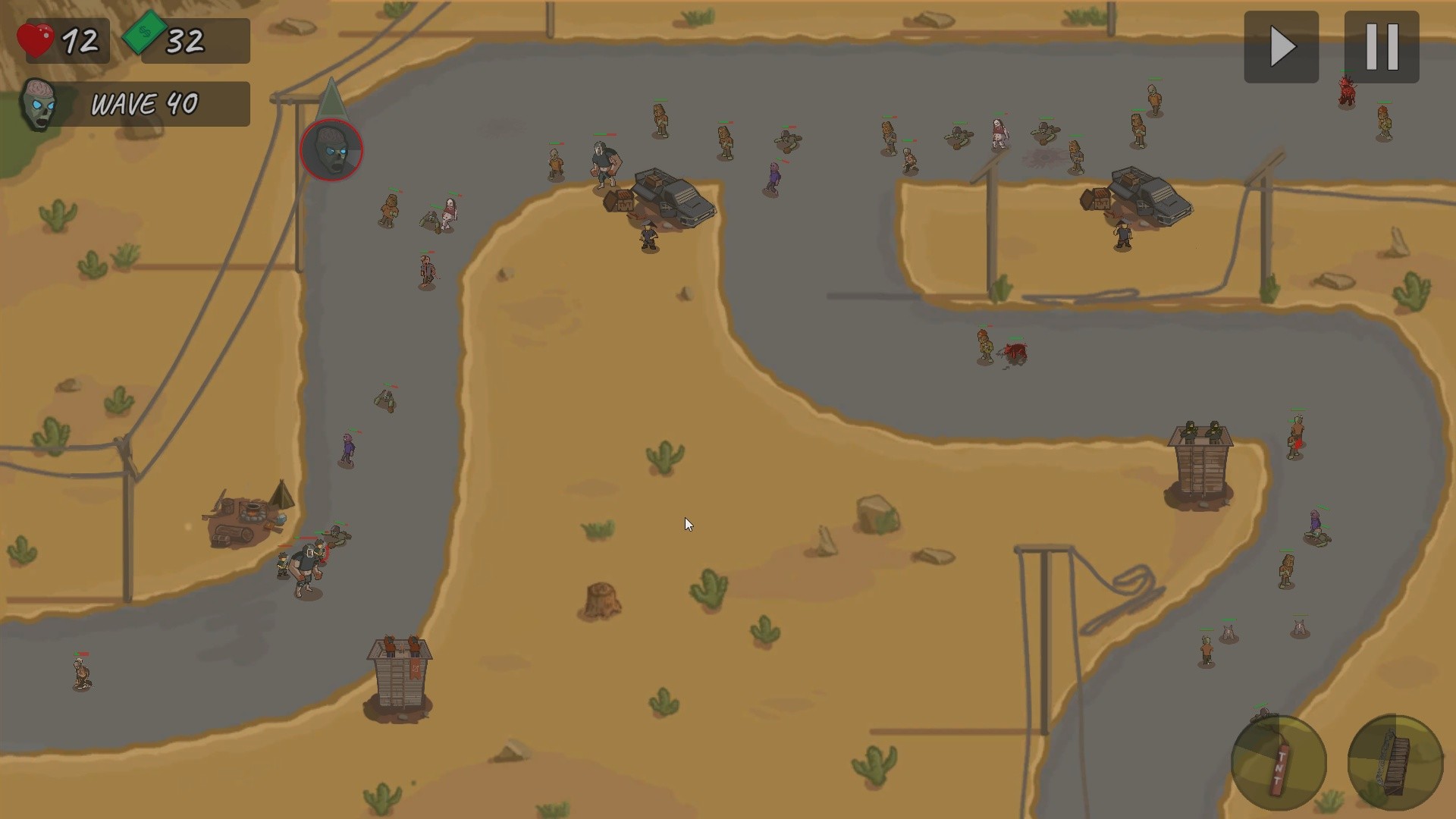Click the red-circled zombie spawn marker
This screenshot has height=819, width=1456.
point(331,150)
